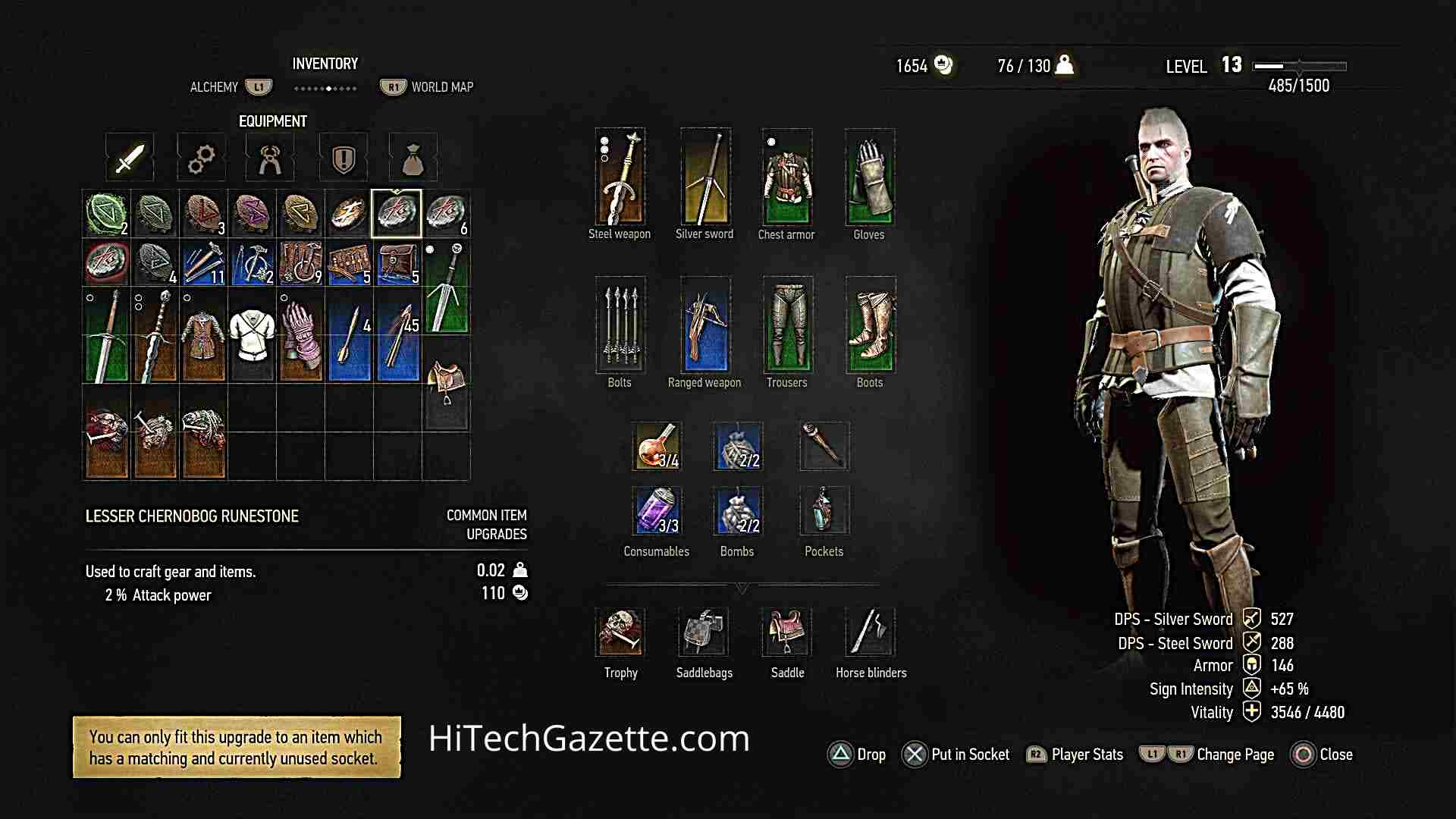The image size is (1456, 819).
Task: Click the Ranged weapon crossbow slot
Action: coord(704,326)
